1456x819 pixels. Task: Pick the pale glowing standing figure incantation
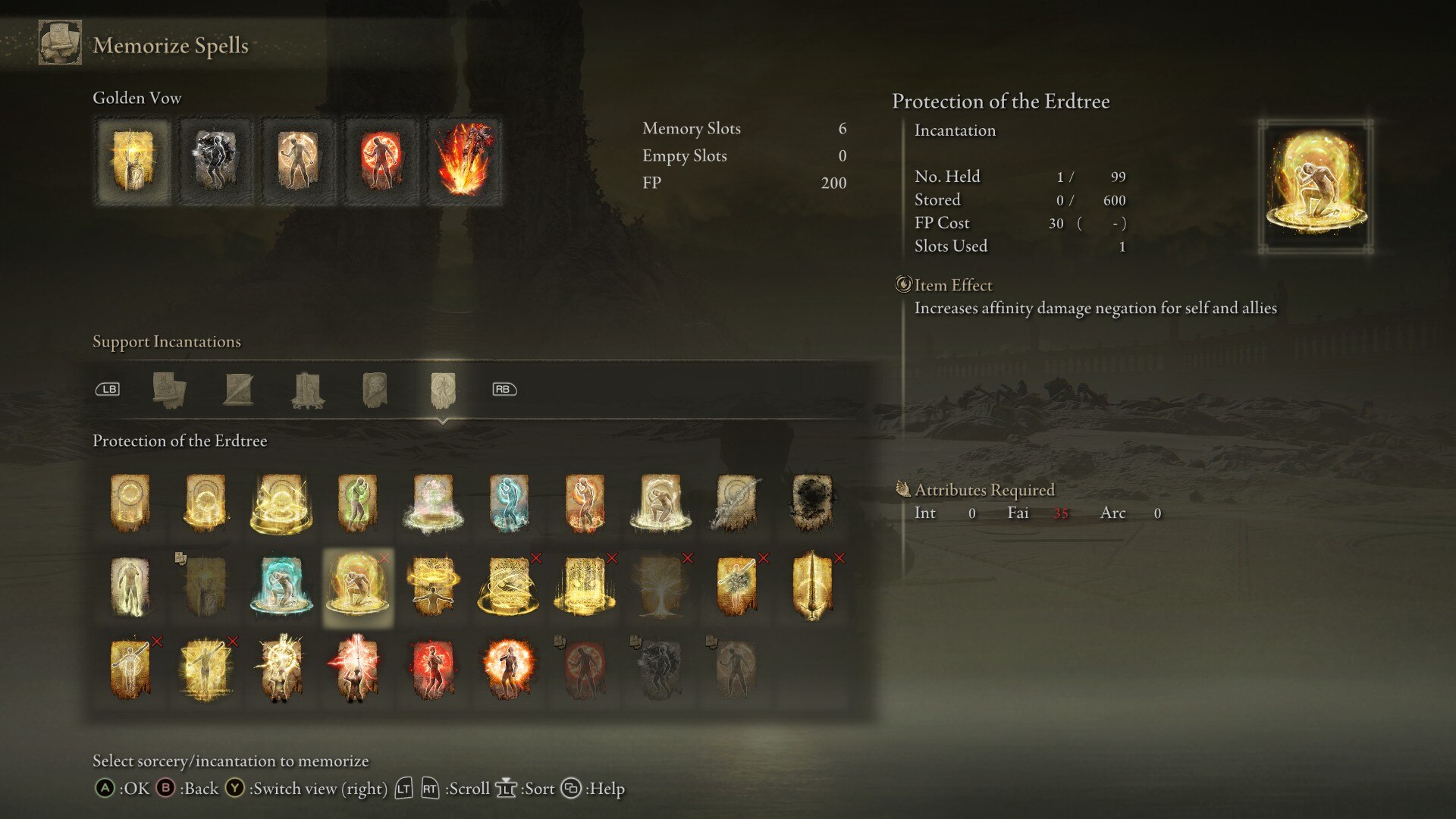(x=130, y=586)
